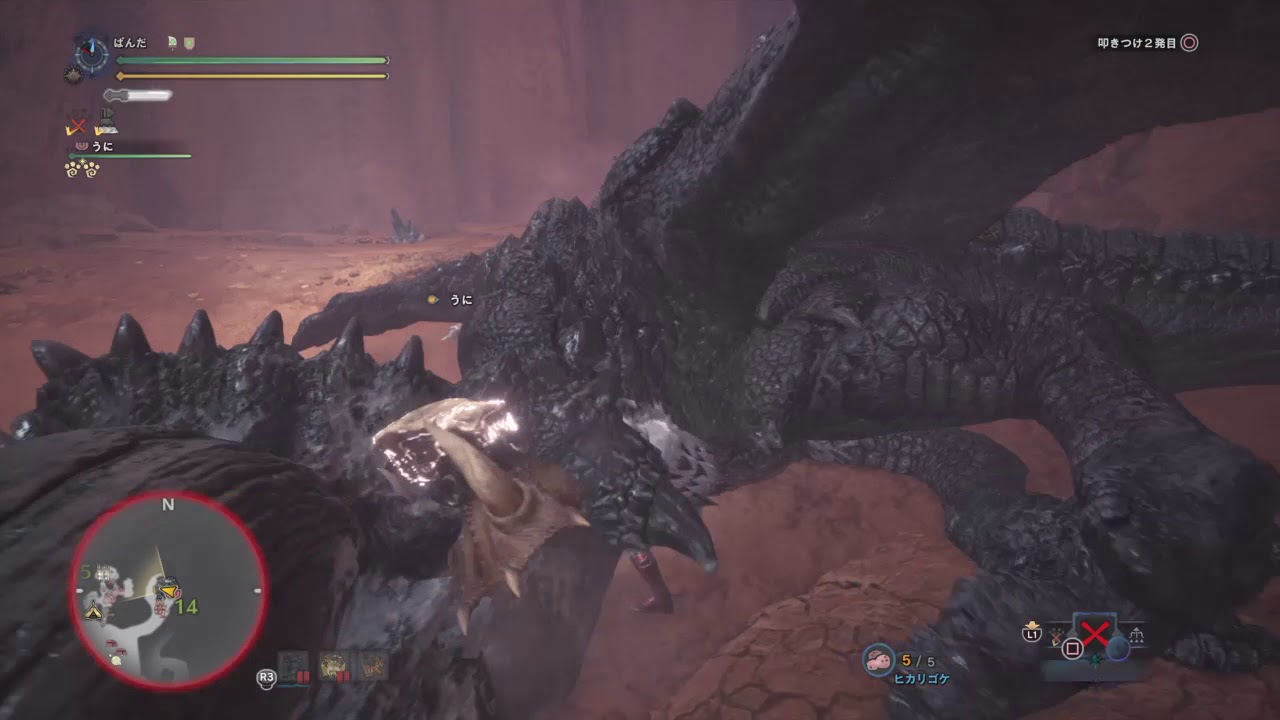The height and width of the screenshot is (720, 1280).
Task: Click the Square button prompt in the radial menu
Action: click(x=1072, y=649)
